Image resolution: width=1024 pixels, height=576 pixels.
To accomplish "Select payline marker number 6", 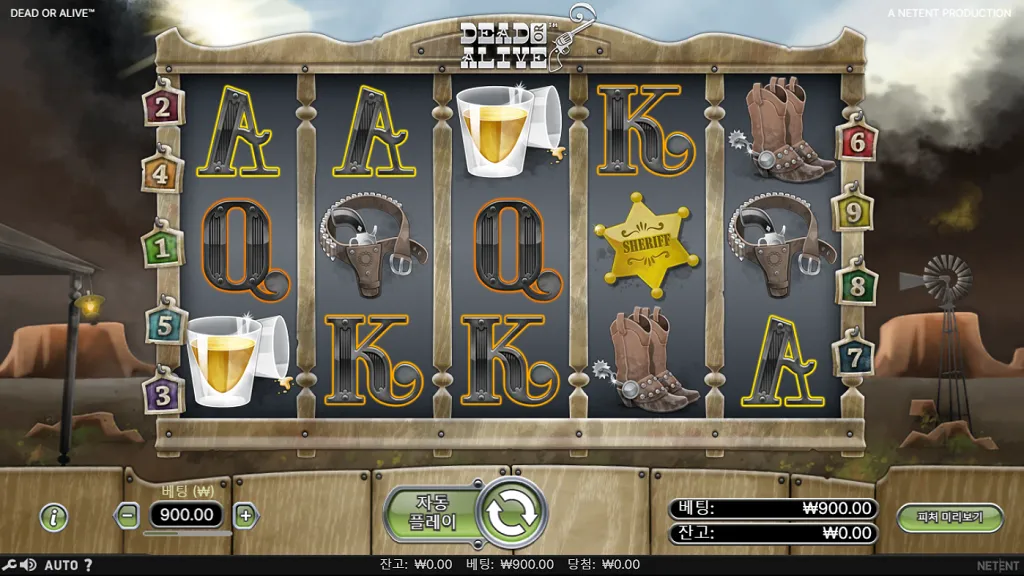I will coord(857,142).
